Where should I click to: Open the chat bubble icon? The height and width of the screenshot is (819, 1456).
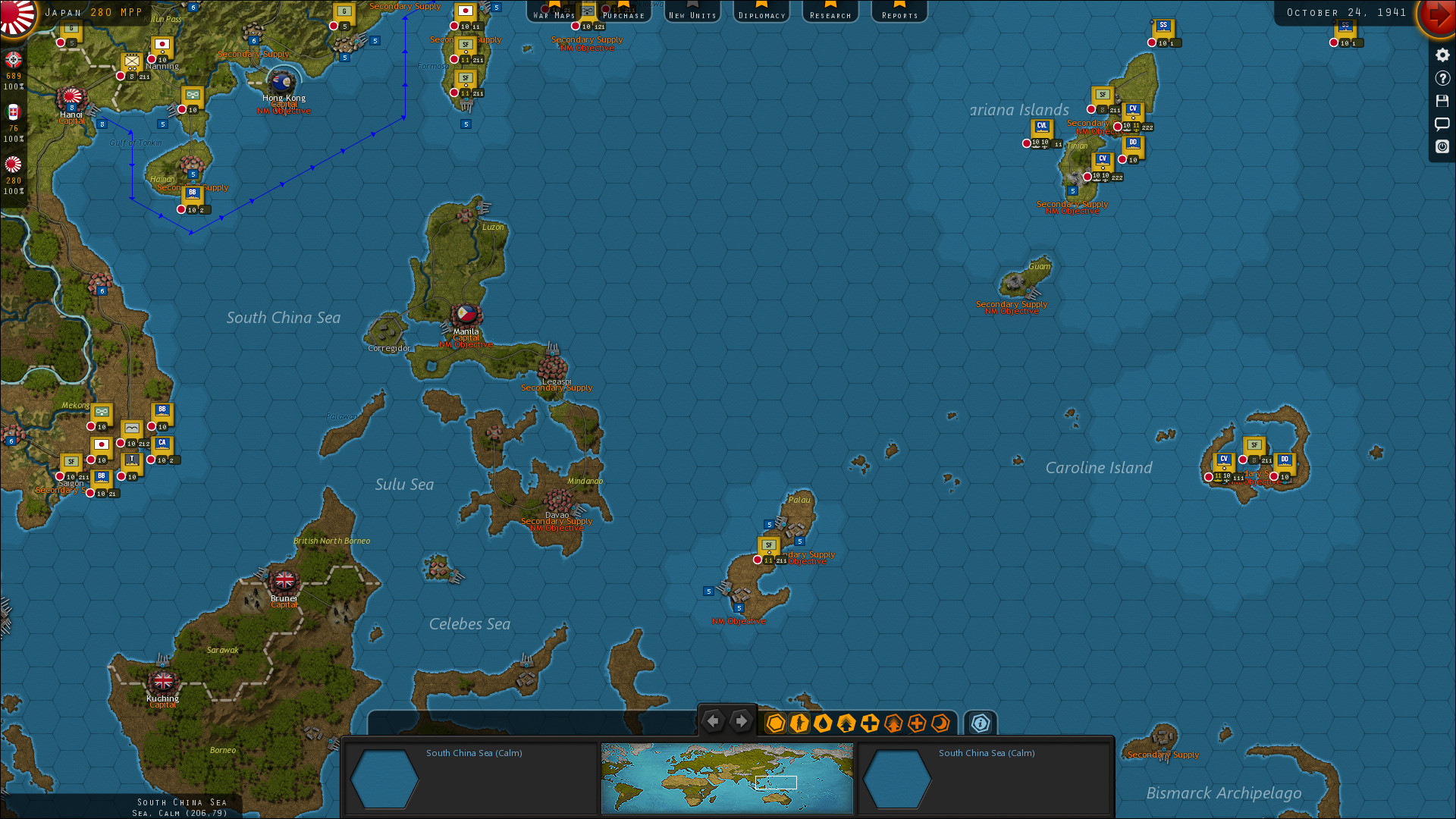point(1442,124)
